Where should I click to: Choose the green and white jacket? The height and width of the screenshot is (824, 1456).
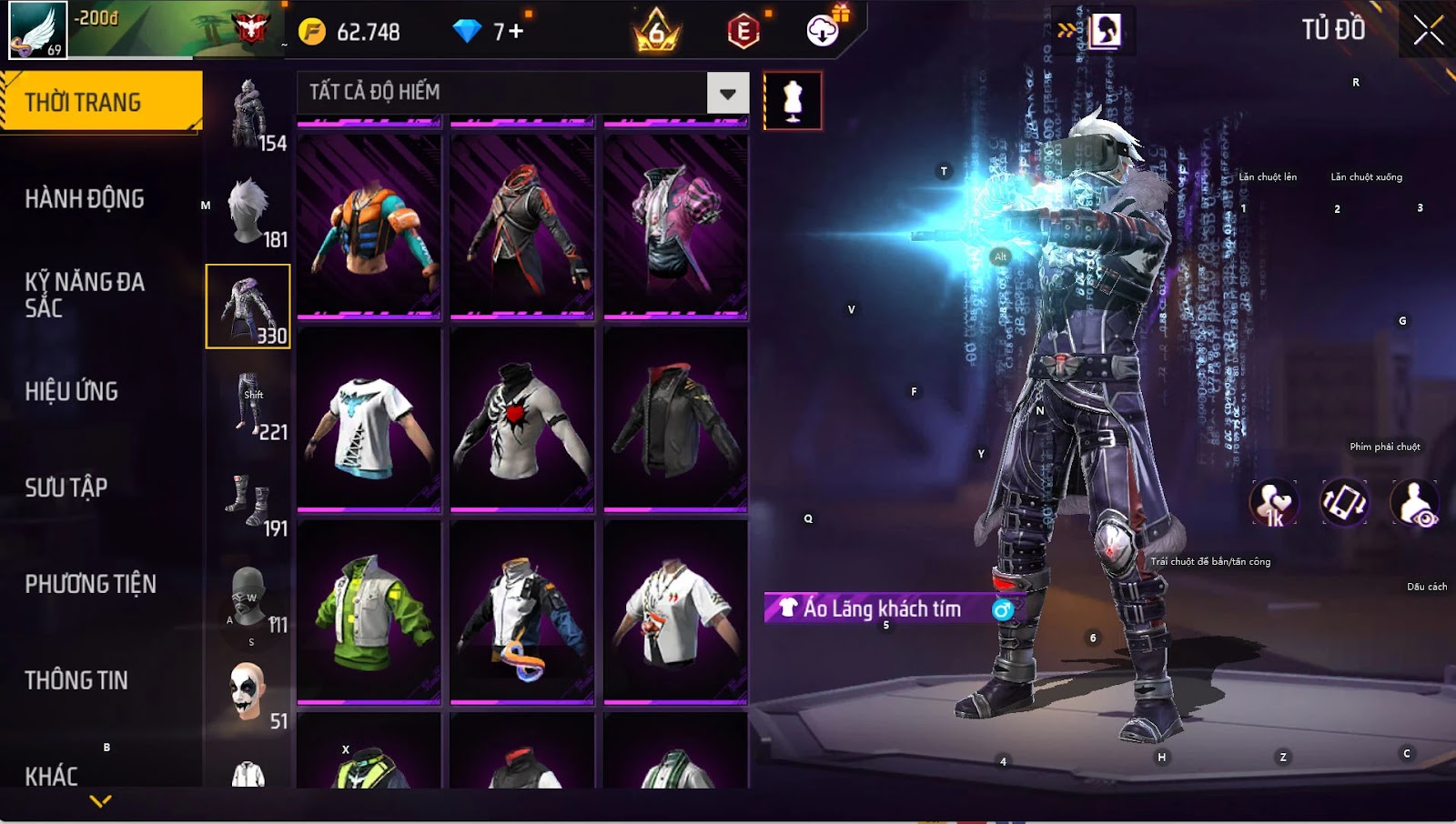tap(369, 612)
